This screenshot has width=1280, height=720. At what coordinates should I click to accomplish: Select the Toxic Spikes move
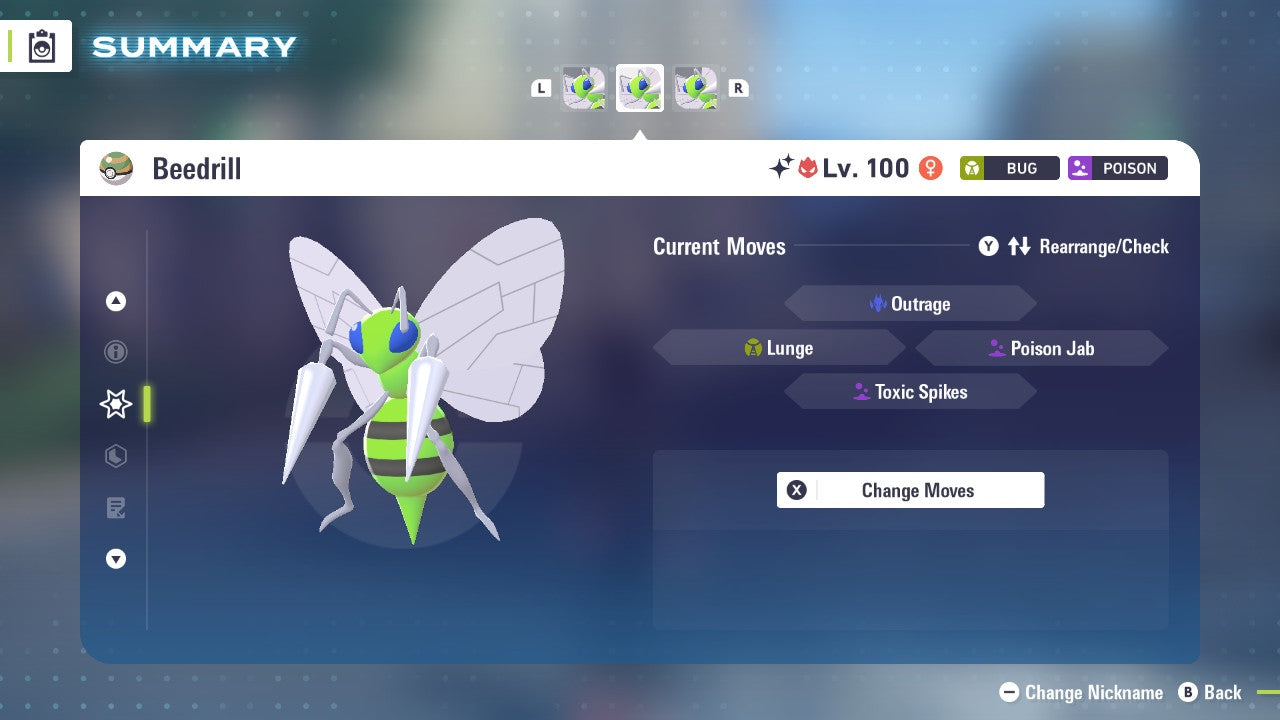910,391
